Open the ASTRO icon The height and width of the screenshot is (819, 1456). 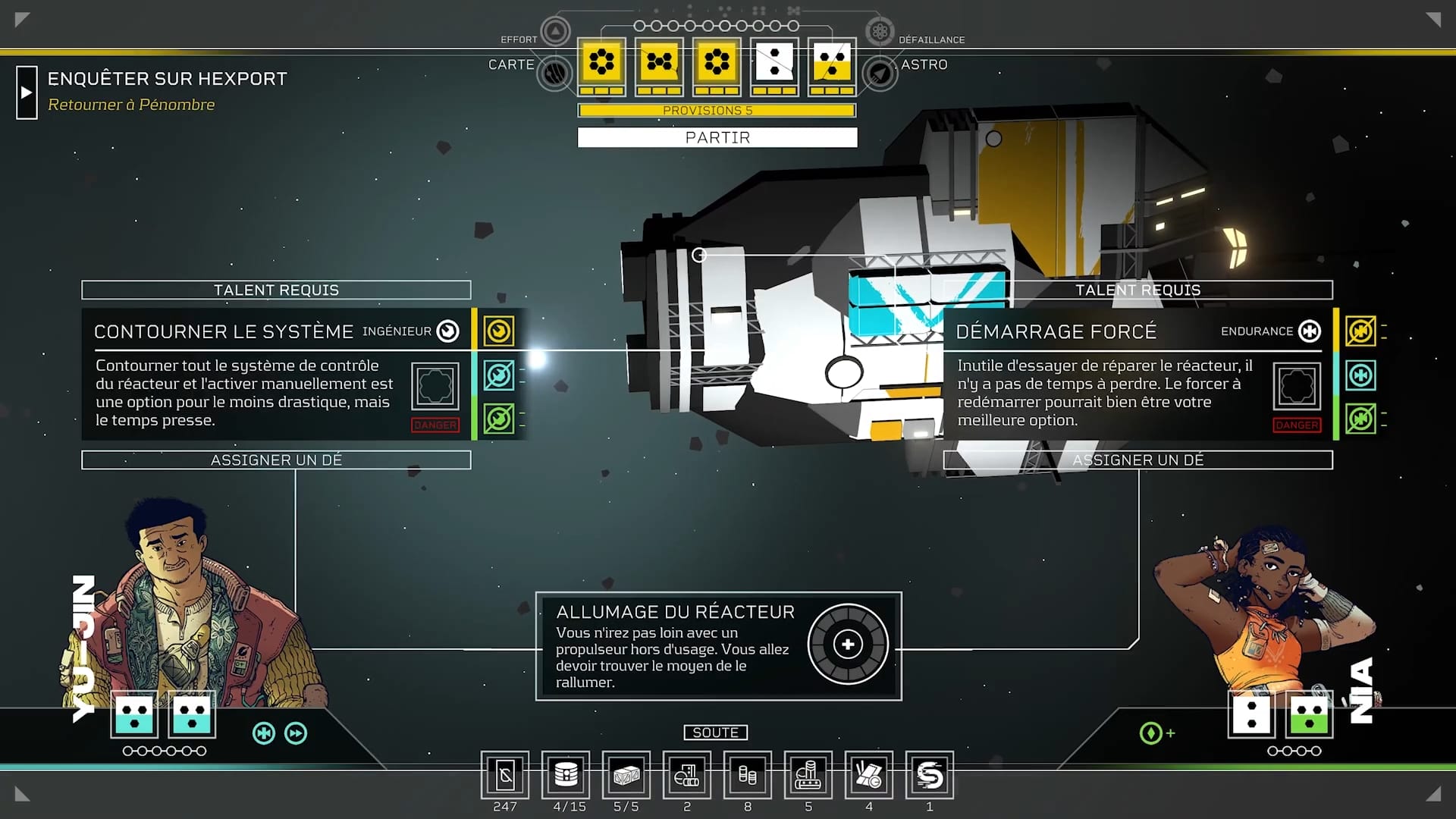[880, 74]
